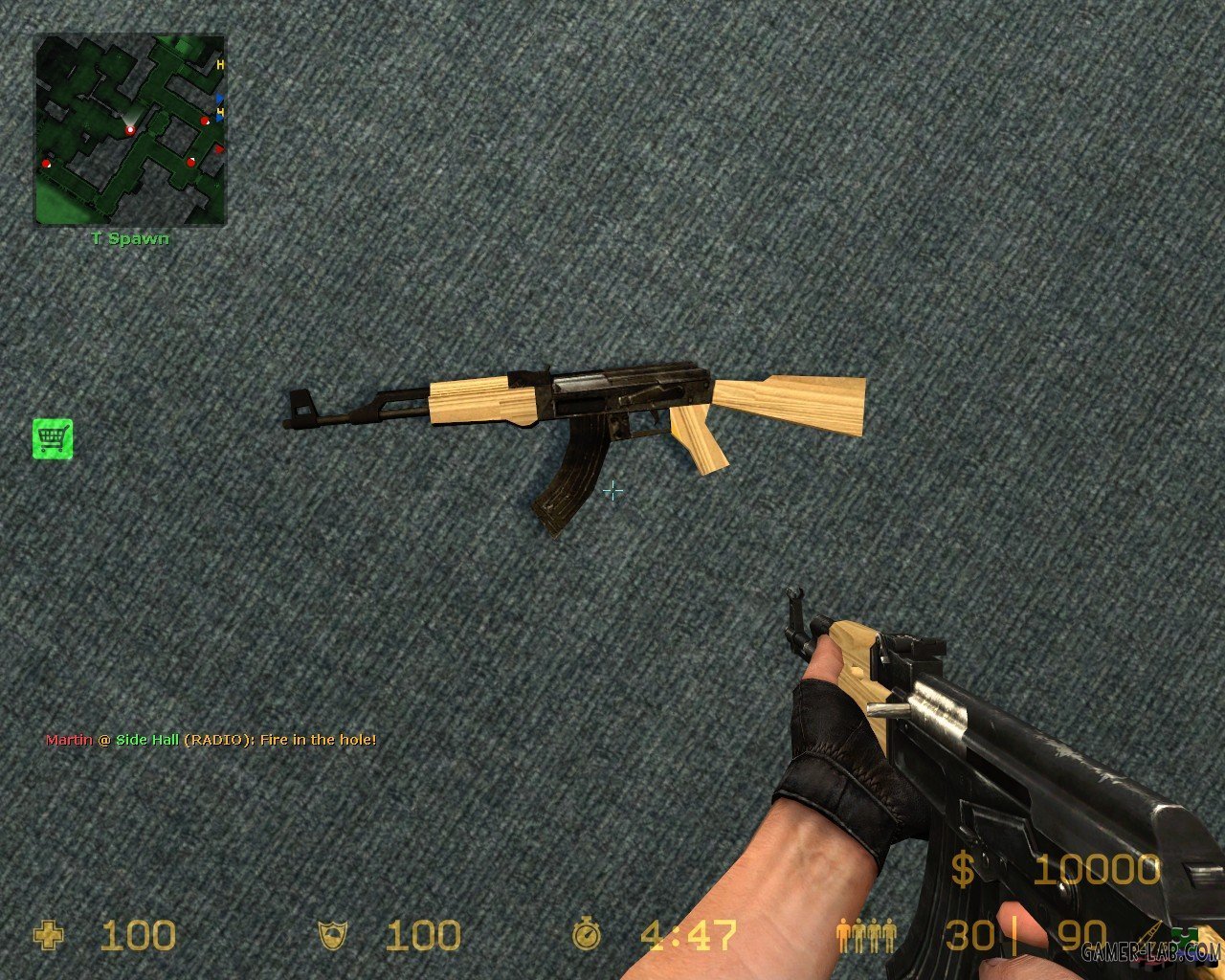Click the white player marker on the radar

[130, 130]
